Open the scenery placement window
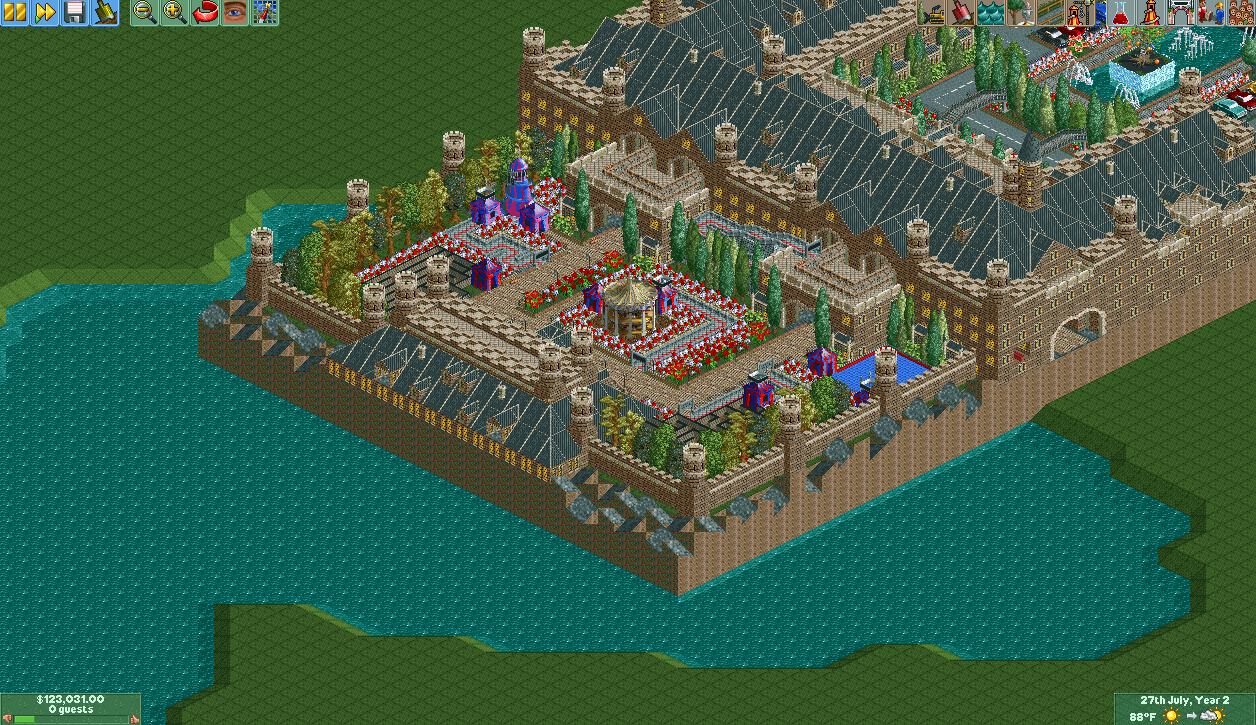Image resolution: width=1256 pixels, height=725 pixels. click(x=1020, y=13)
